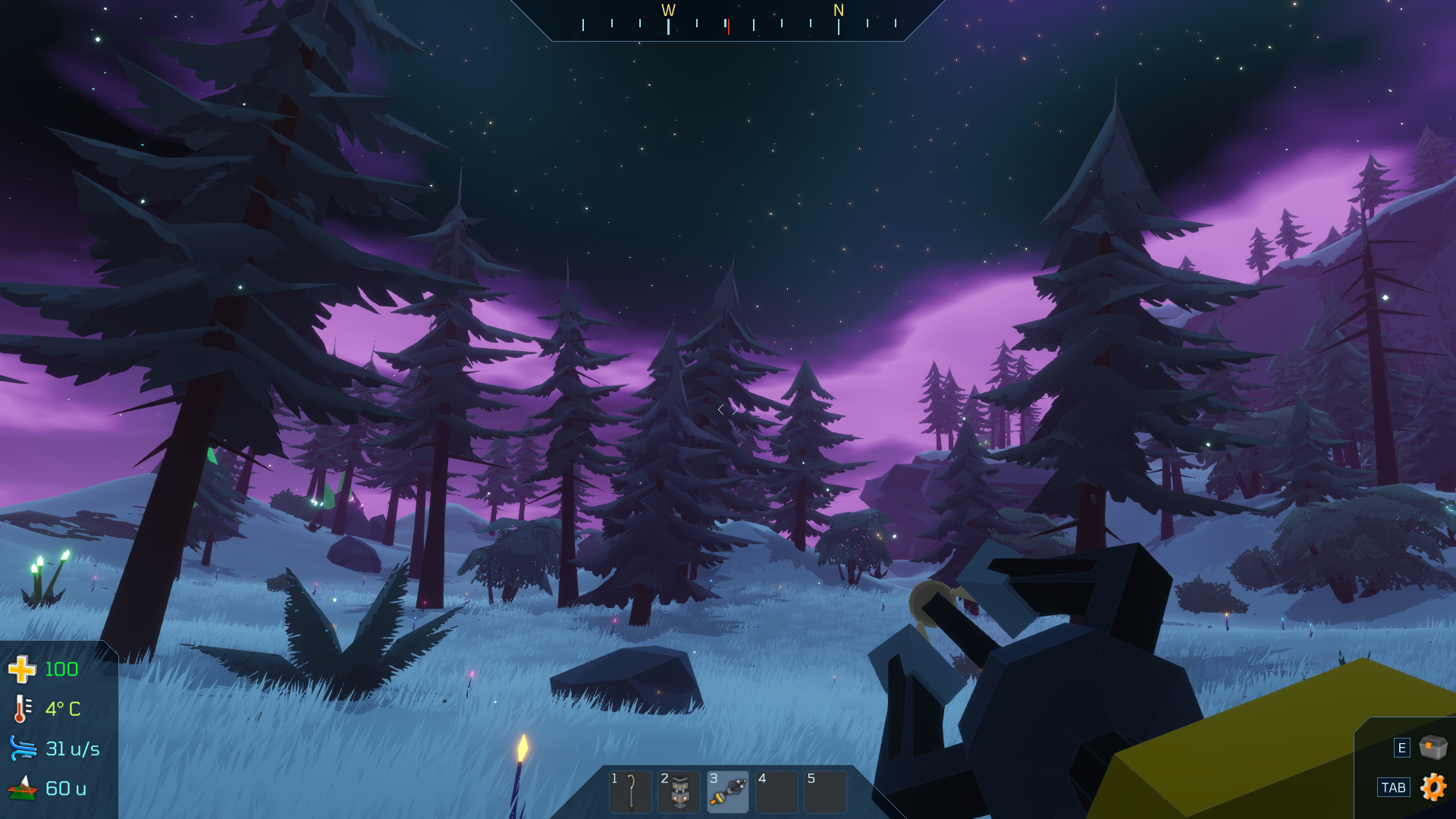Select the totem device in hotbar slot 2
1456x819 pixels.
coord(678,791)
